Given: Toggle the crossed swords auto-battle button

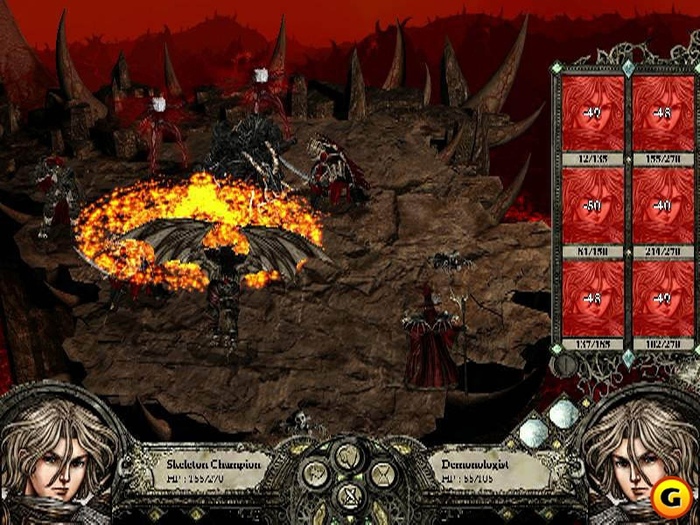Looking at the screenshot, I should tap(349, 492).
